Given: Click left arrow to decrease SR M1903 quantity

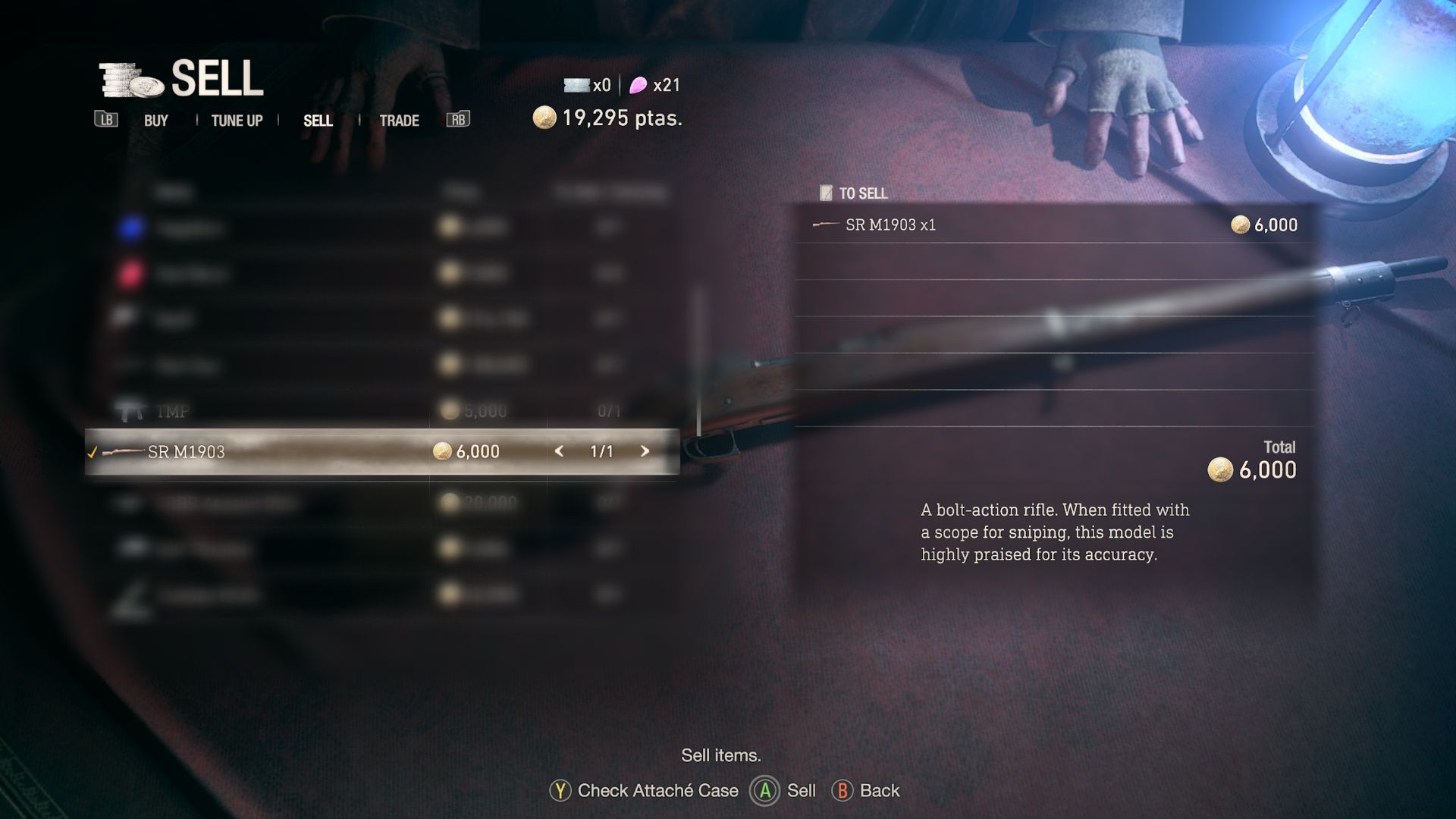Looking at the screenshot, I should [559, 451].
